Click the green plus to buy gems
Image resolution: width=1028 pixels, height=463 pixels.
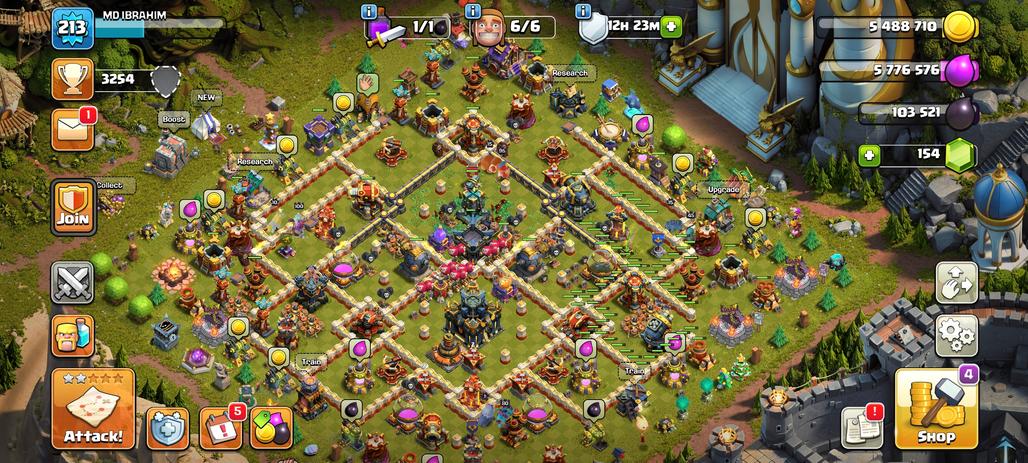(x=870, y=155)
